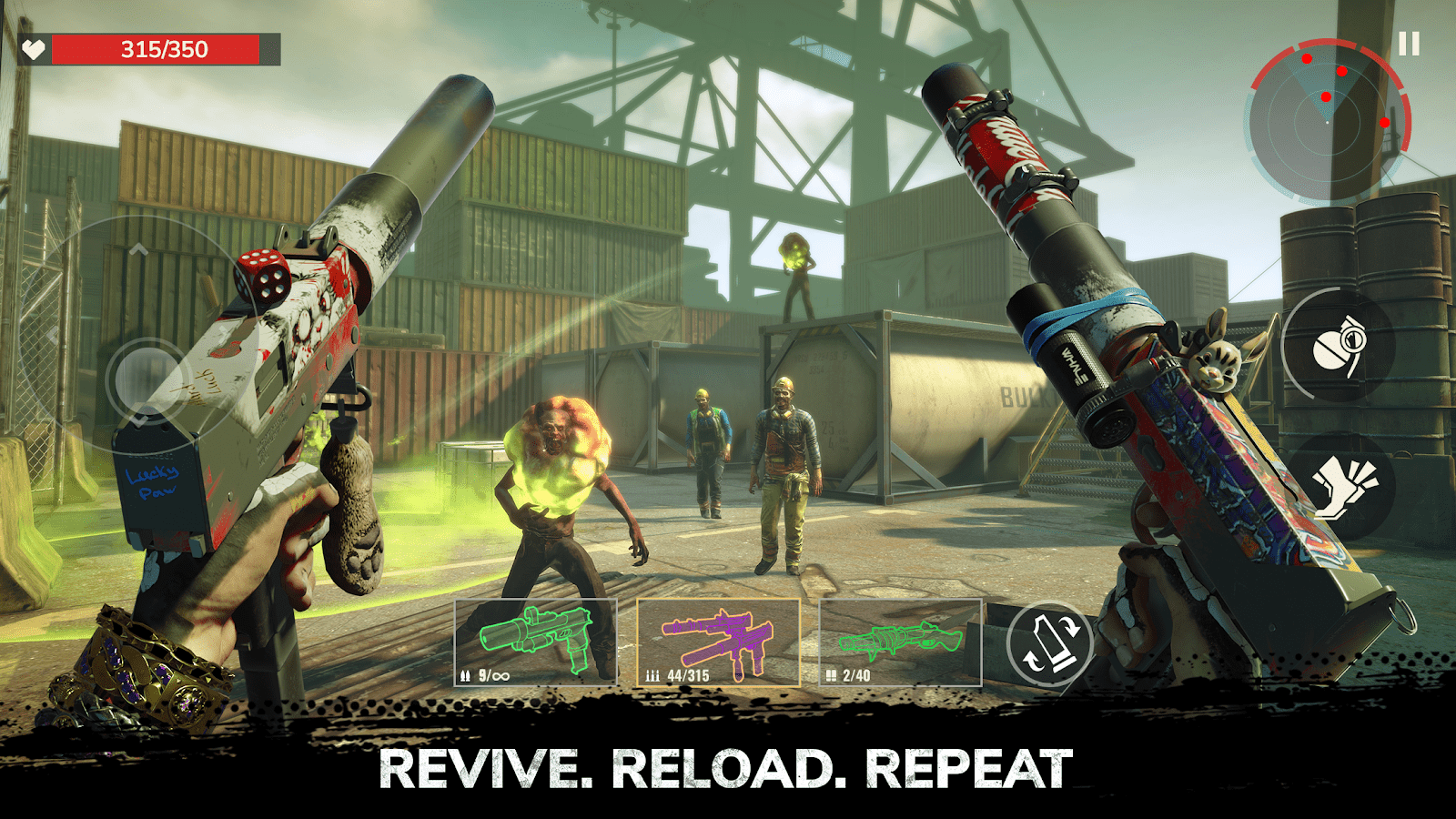The image size is (1456, 819).
Task: Pause the game
Action: [1409, 44]
